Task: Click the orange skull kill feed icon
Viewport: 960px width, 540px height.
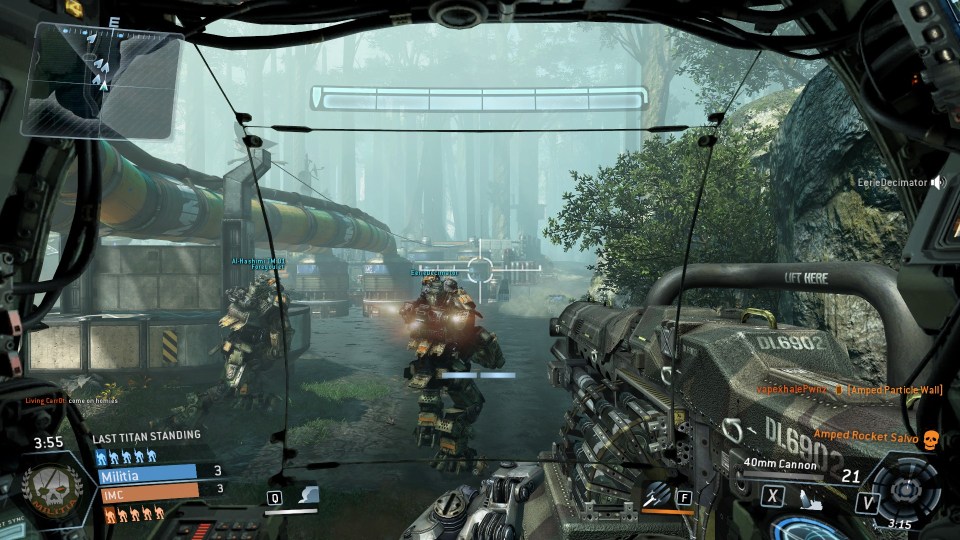Action: [931, 439]
